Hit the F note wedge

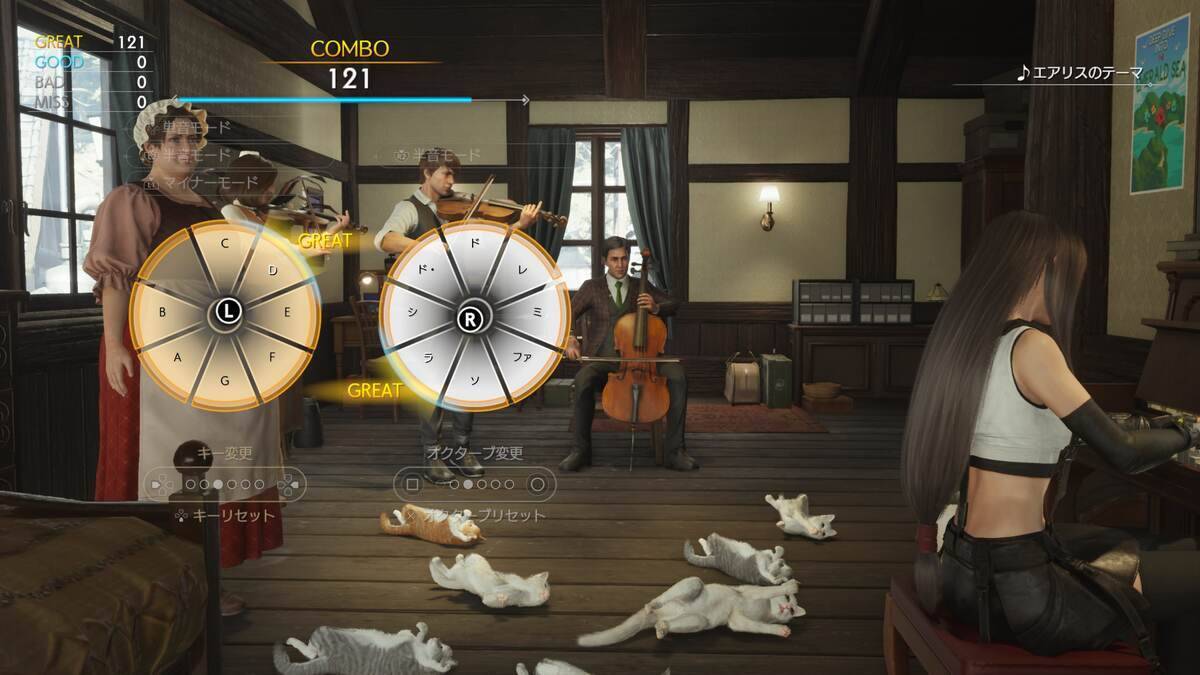tap(272, 355)
